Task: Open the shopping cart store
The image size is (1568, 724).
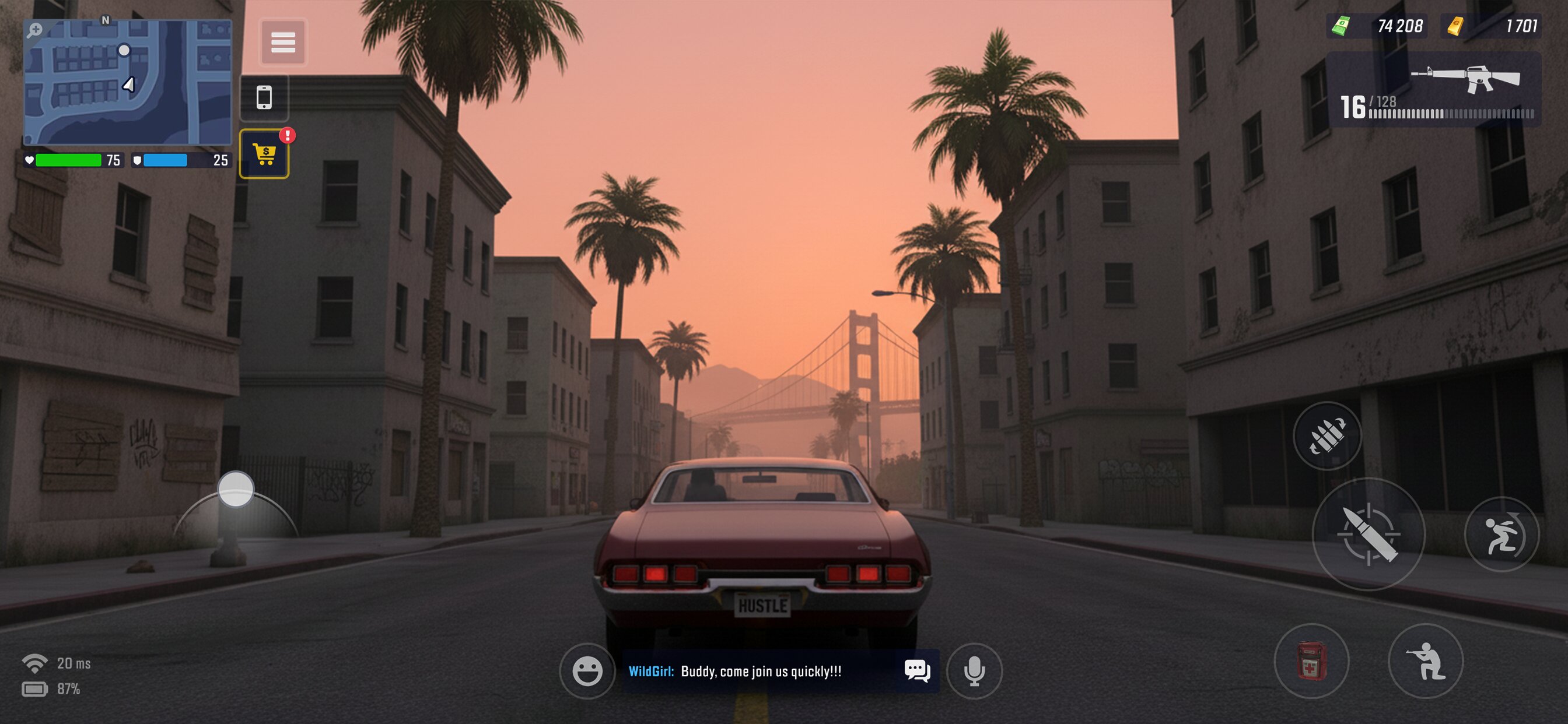Action: (264, 154)
